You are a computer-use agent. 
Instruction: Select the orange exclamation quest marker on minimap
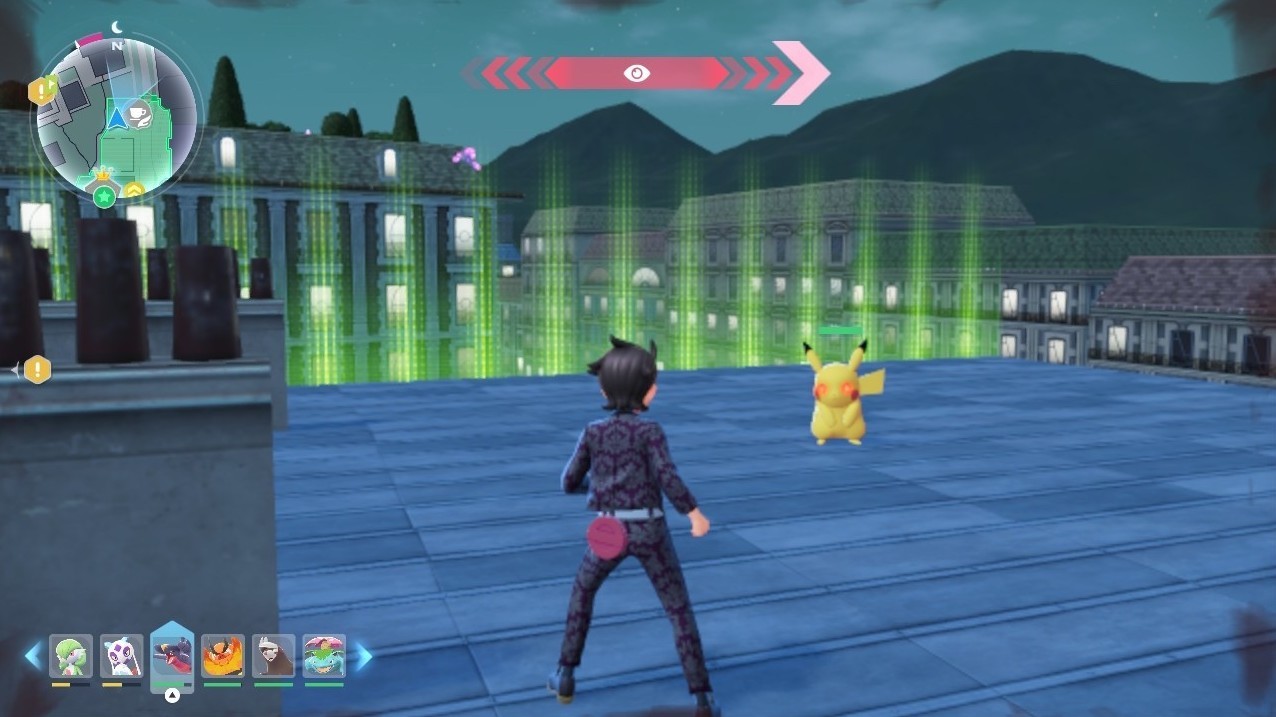pos(43,91)
